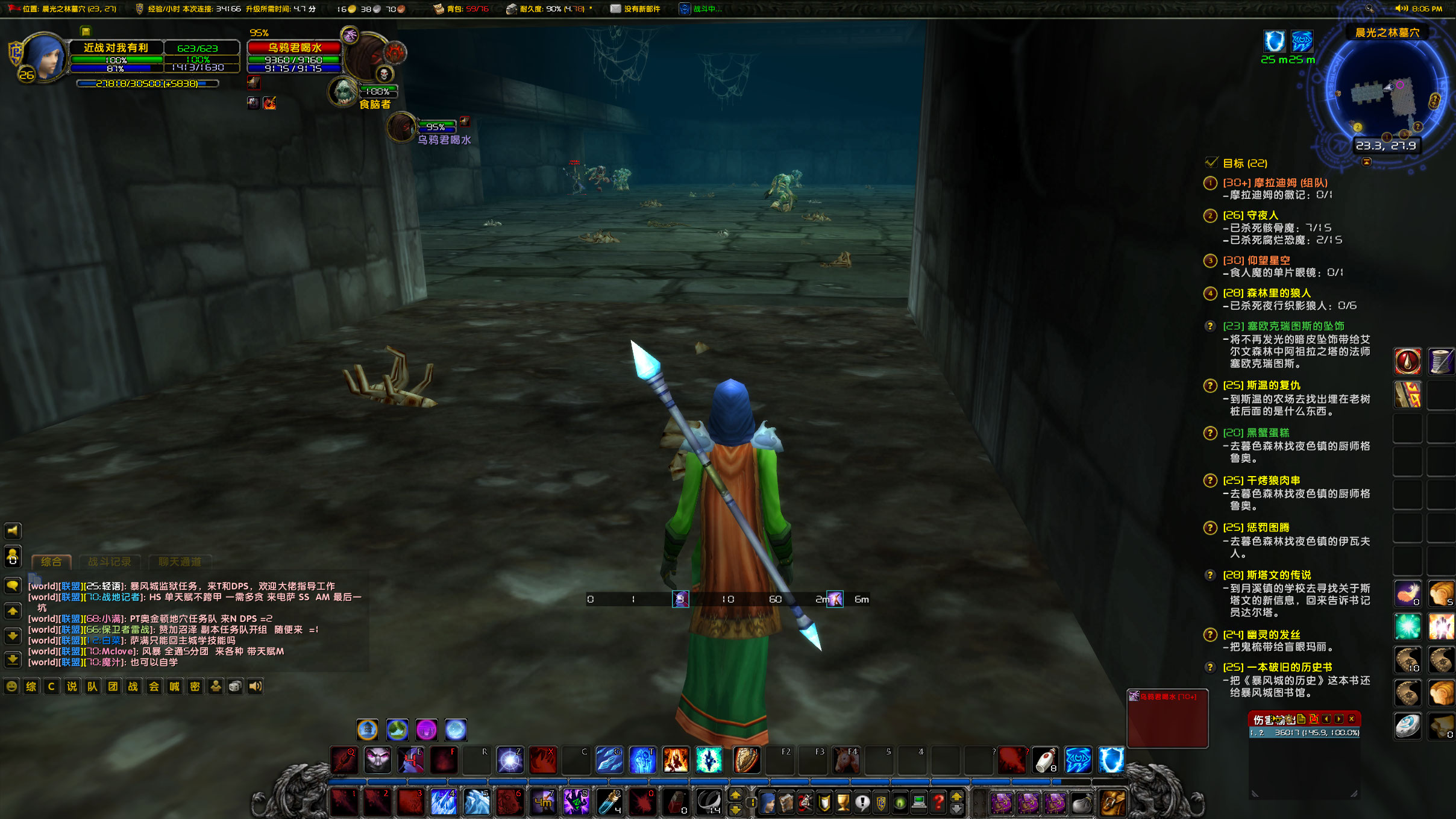
Task: Mute chat with the speaker icon above chat window
Action: pyautogui.click(x=13, y=532)
